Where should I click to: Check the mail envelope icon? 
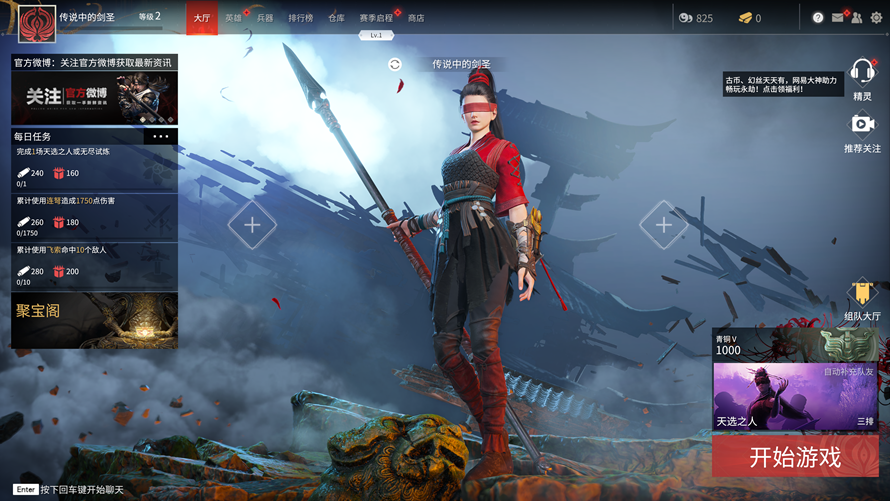coord(837,18)
